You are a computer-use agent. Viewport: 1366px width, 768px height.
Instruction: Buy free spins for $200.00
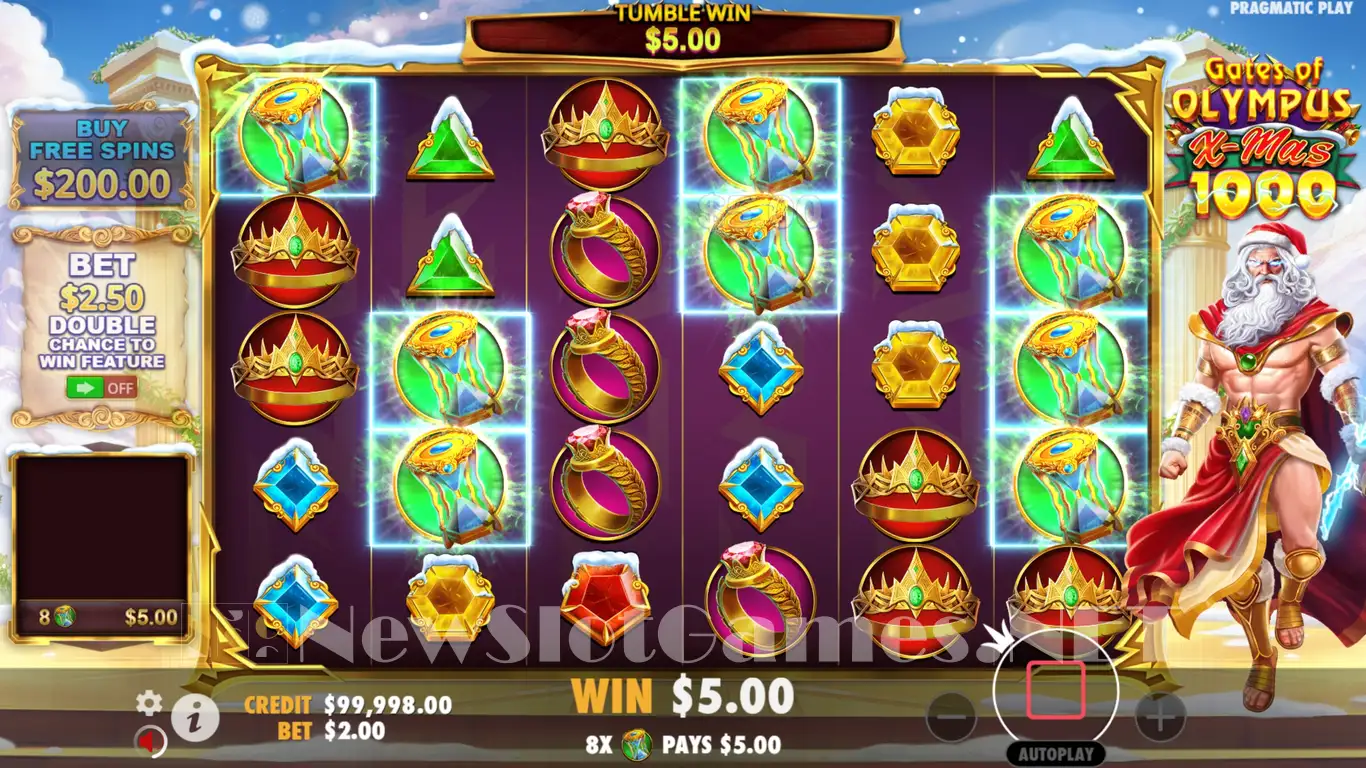101,160
